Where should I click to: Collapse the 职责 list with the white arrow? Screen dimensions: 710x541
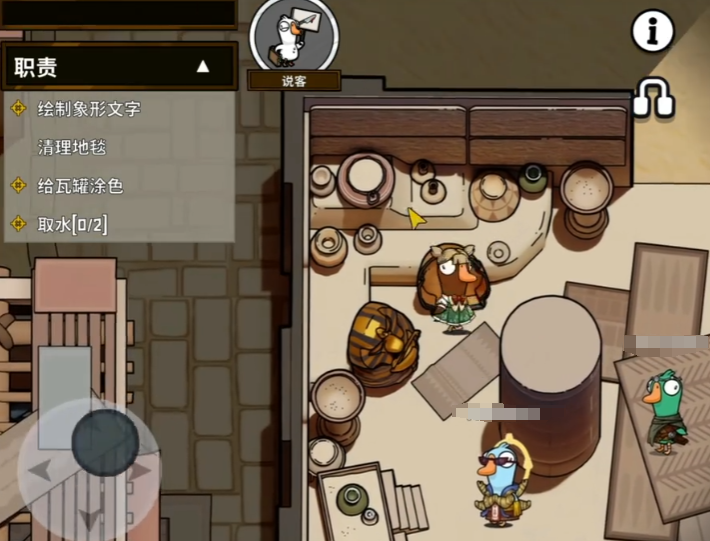pyautogui.click(x=203, y=67)
